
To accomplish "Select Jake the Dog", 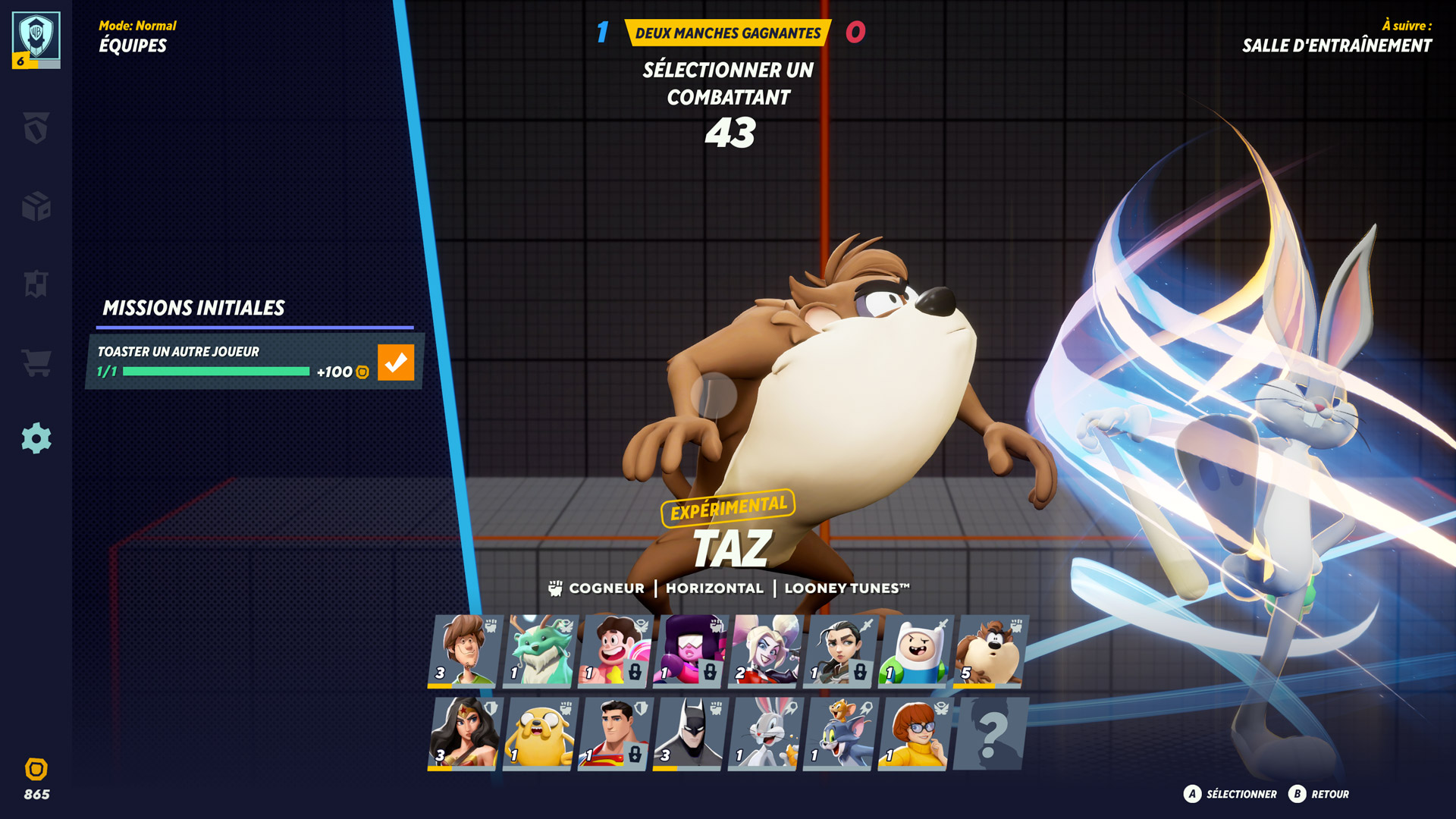I will coord(539,733).
